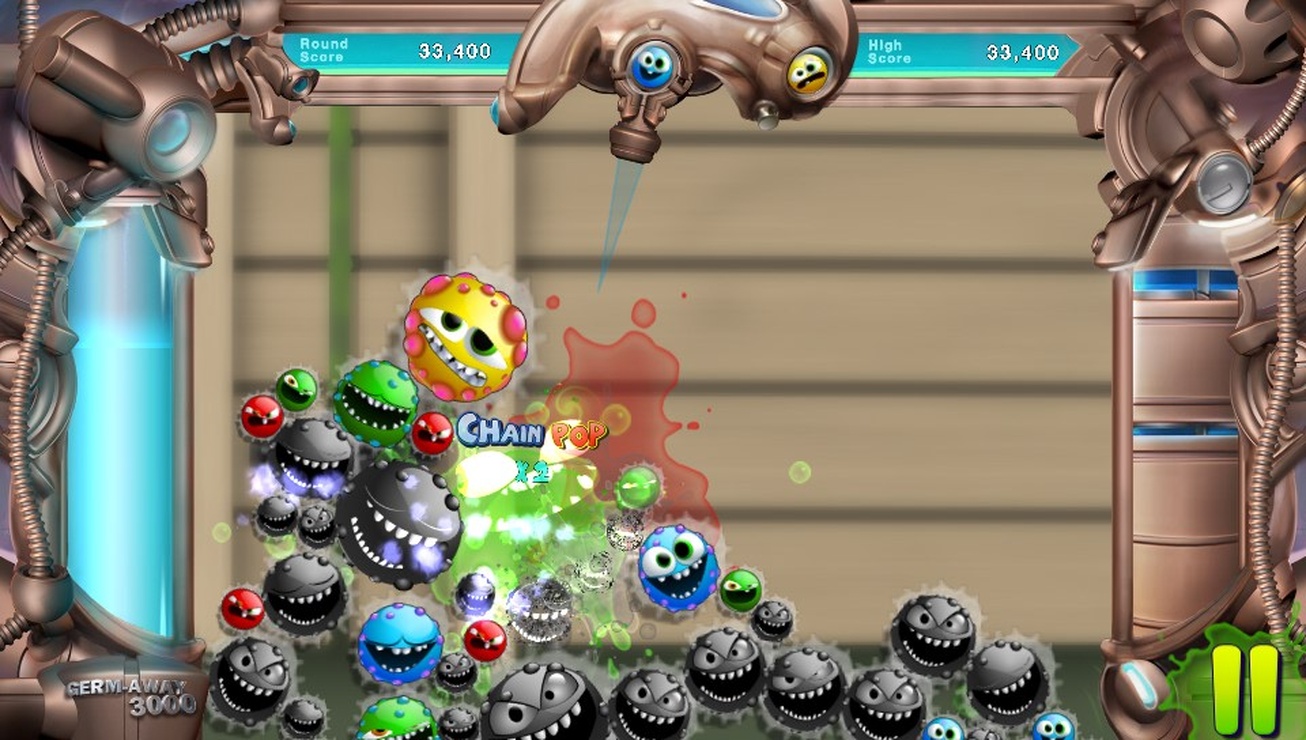Click the x2 multiplier indicator
Viewport: 1306px width, 740px height.
pyautogui.click(x=531, y=470)
